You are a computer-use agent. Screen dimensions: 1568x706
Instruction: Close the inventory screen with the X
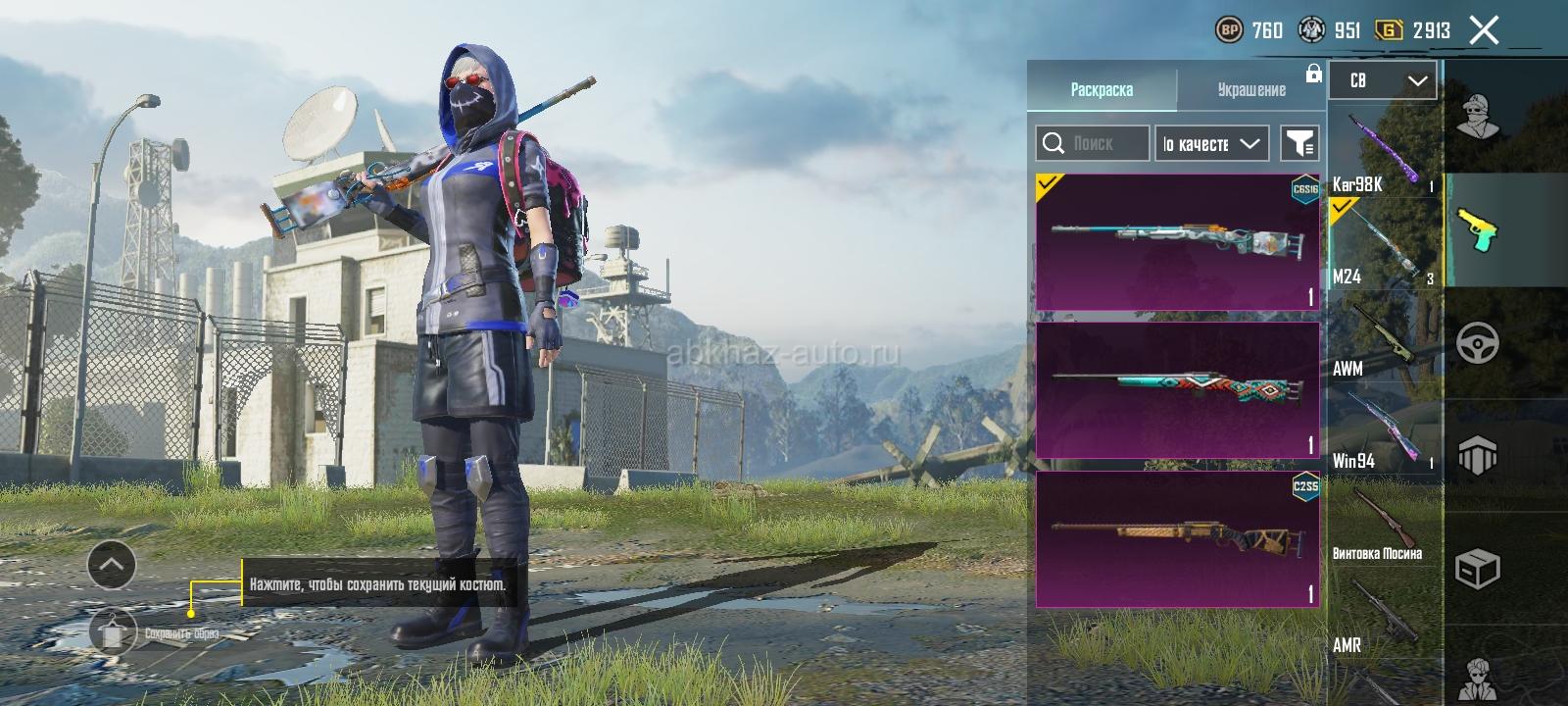1484,30
